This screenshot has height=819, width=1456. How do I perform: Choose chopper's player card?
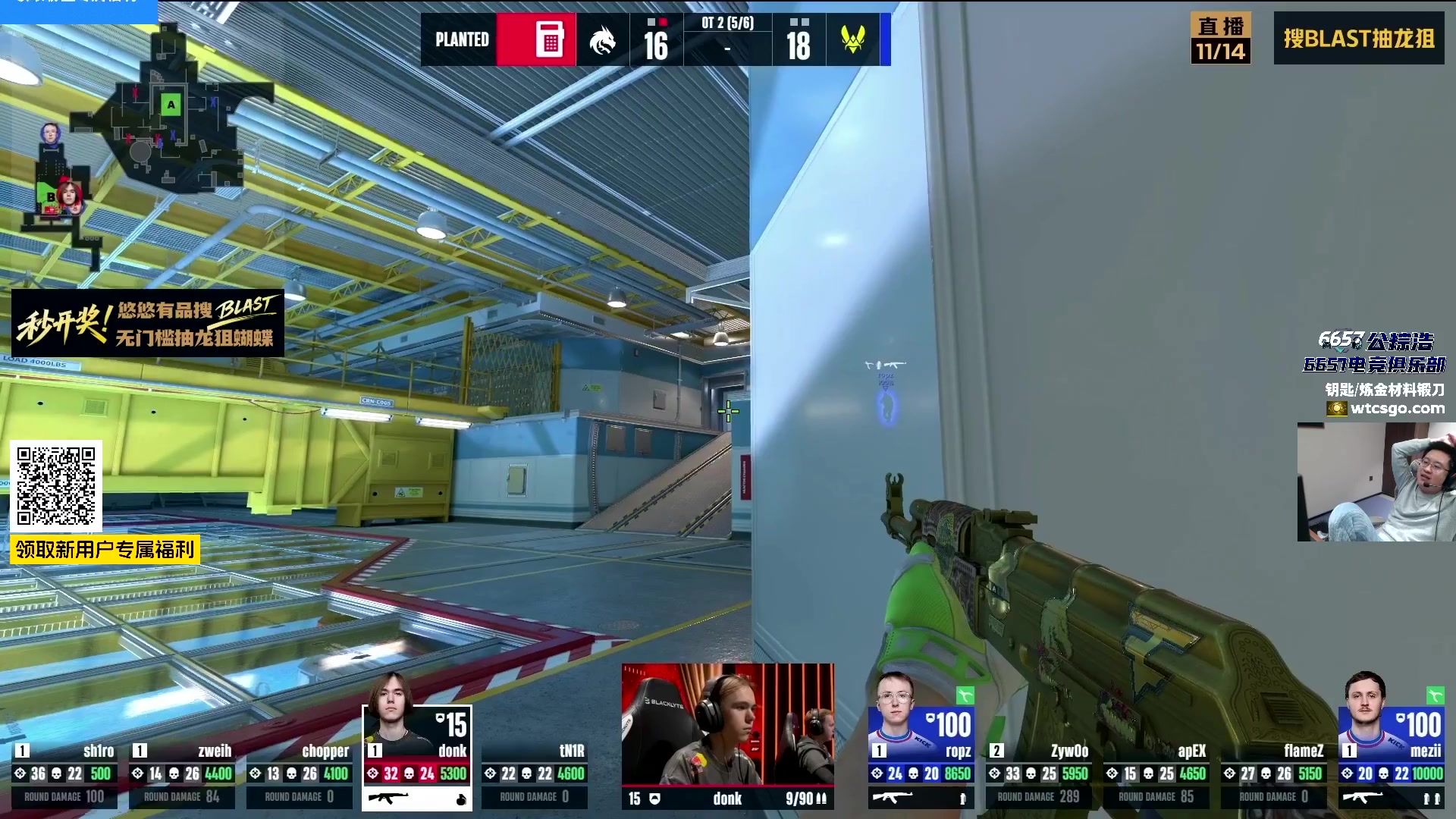(x=300, y=773)
